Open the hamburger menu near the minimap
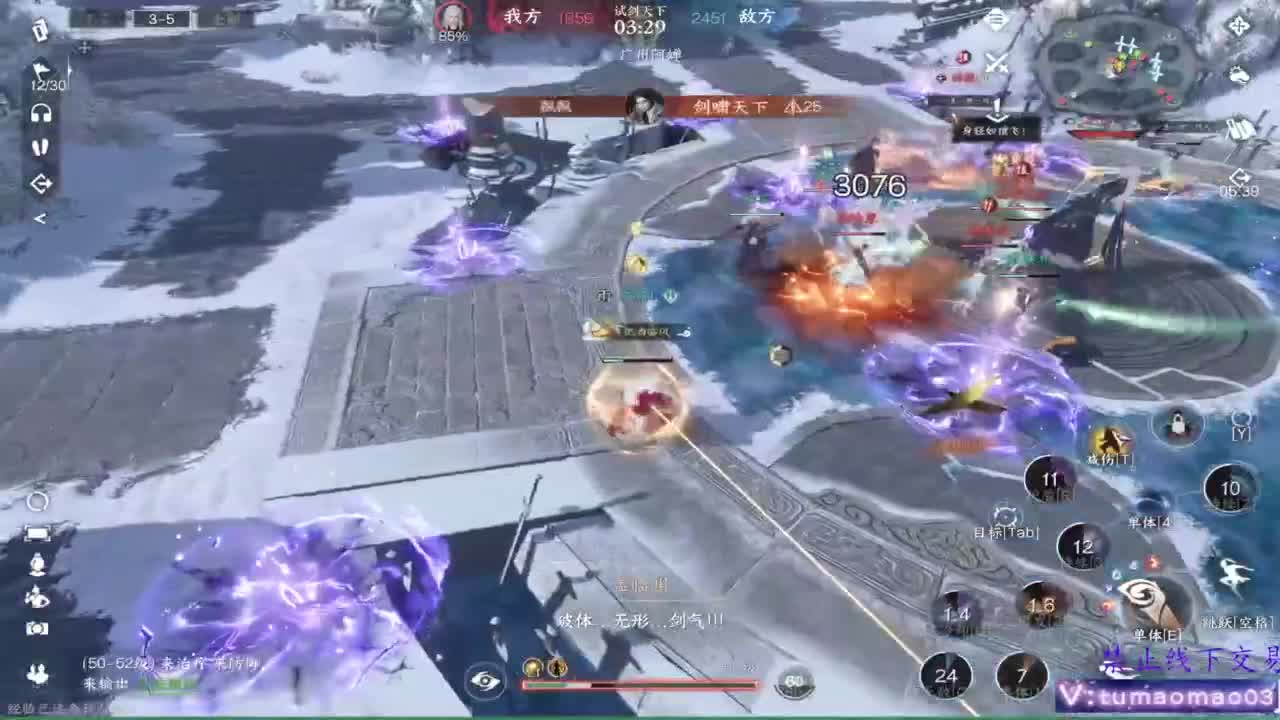Viewport: 1280px width, 720px height. tap(996, 17)
